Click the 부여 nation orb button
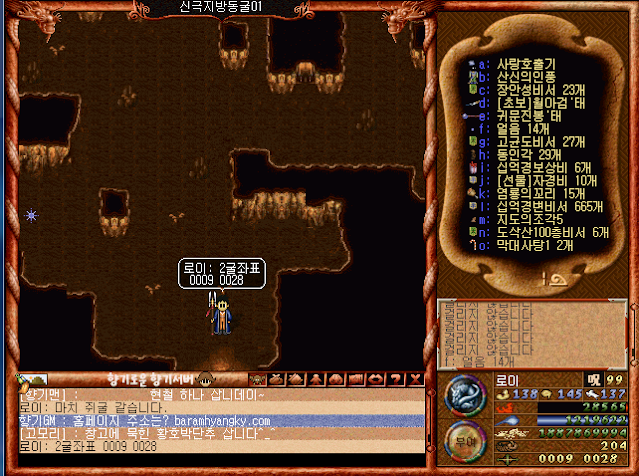Viewport: 639px width, 476px height. (465, 439)
